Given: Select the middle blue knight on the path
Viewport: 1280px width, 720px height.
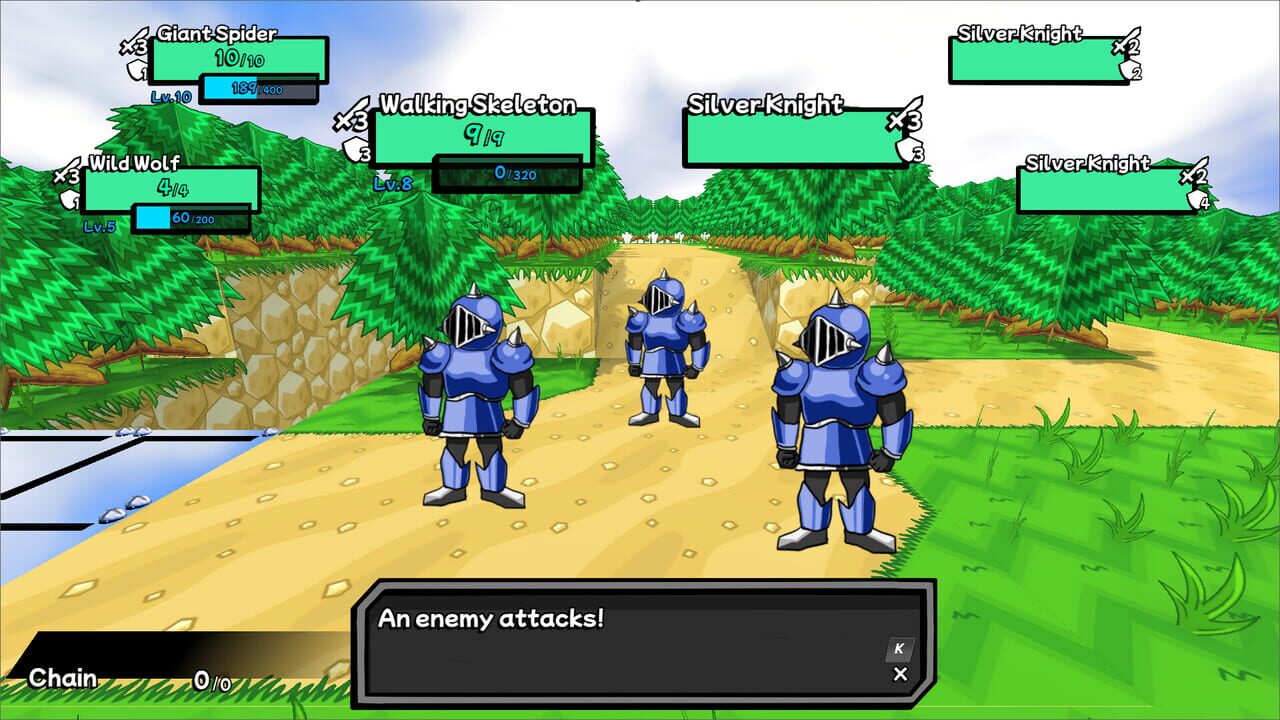Looking at the screenshot, I should tap(668, 350).
